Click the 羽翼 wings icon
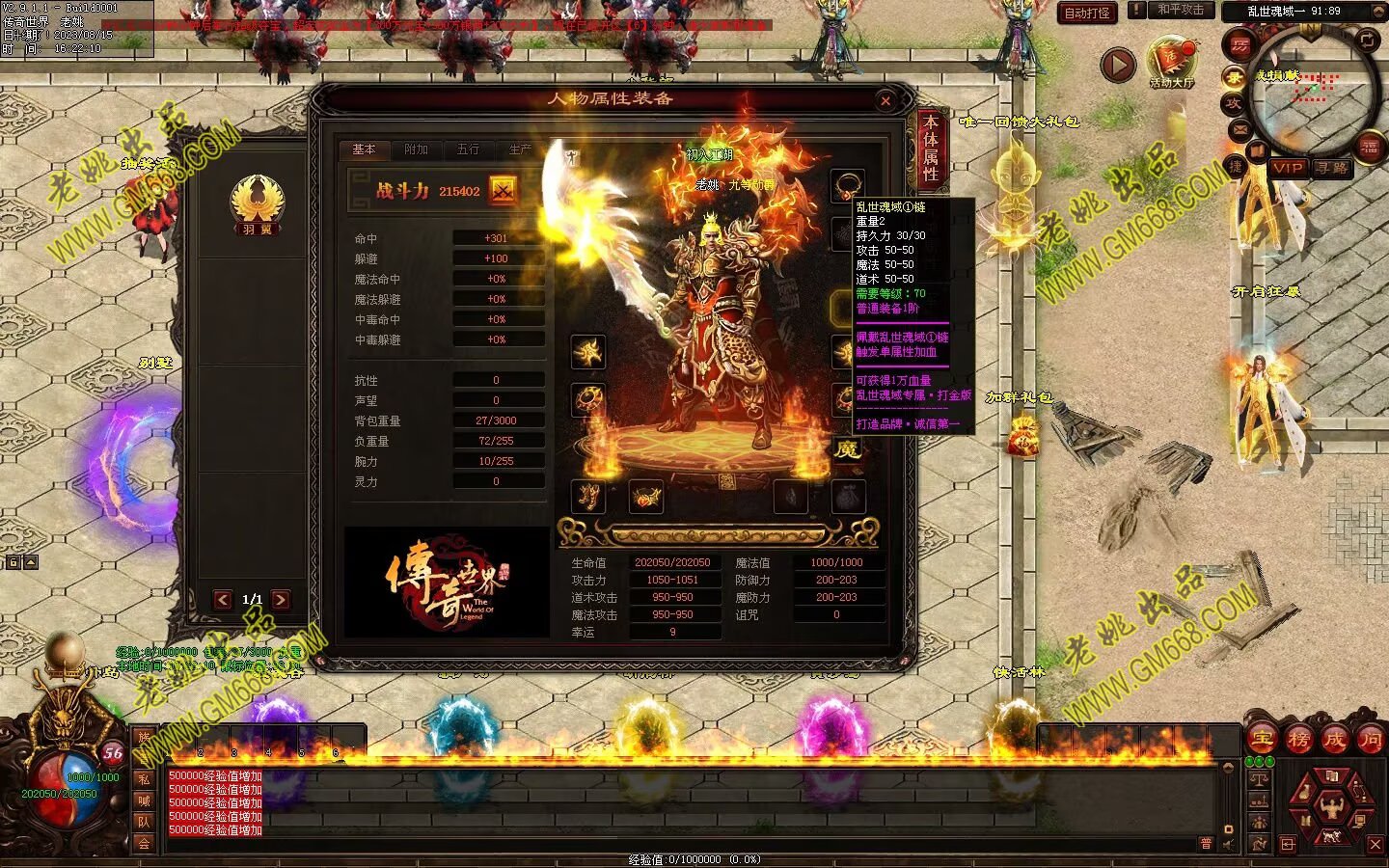 (x=257, y=204)
